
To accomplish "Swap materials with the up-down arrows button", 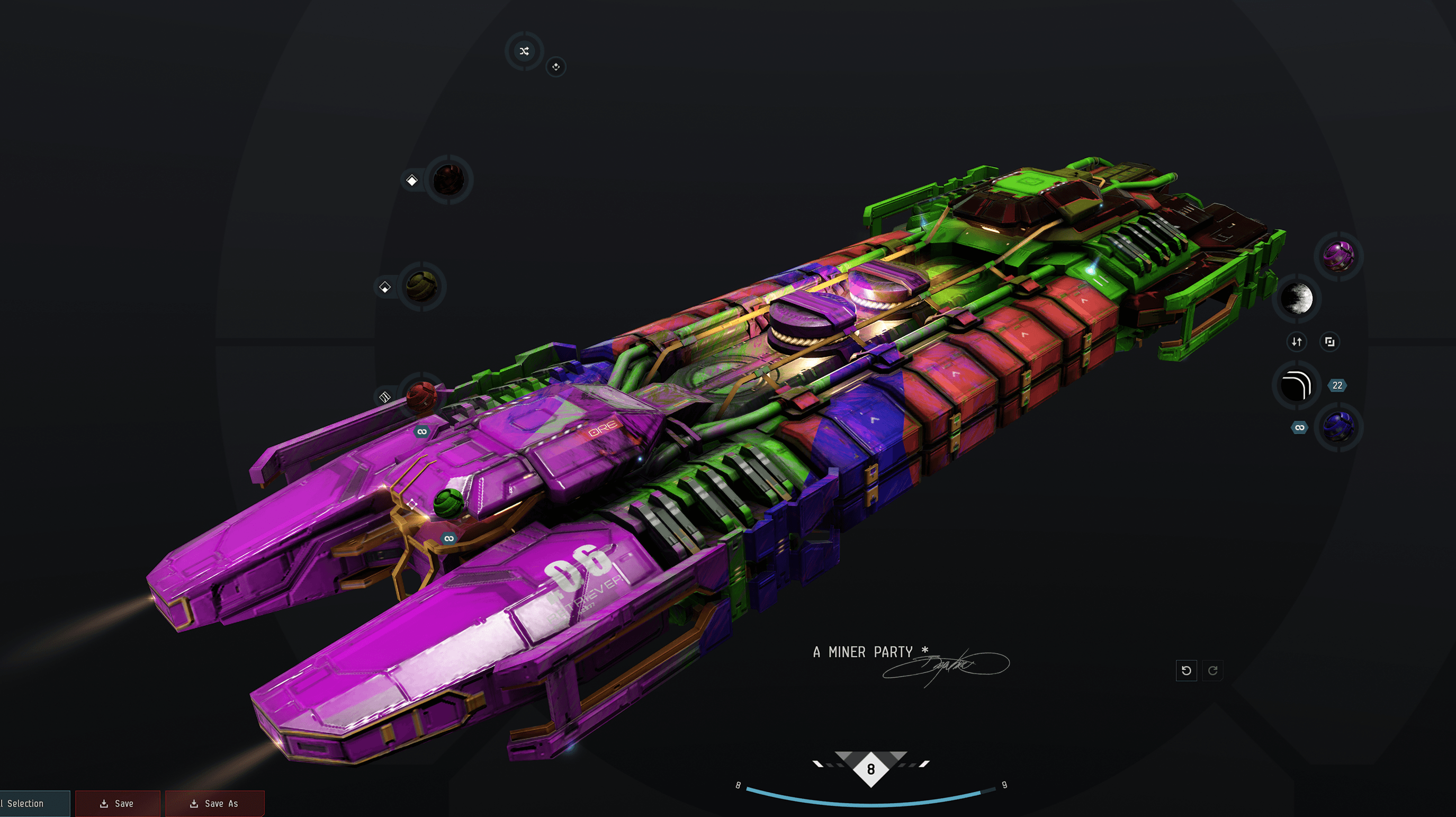I will 1297,342.
